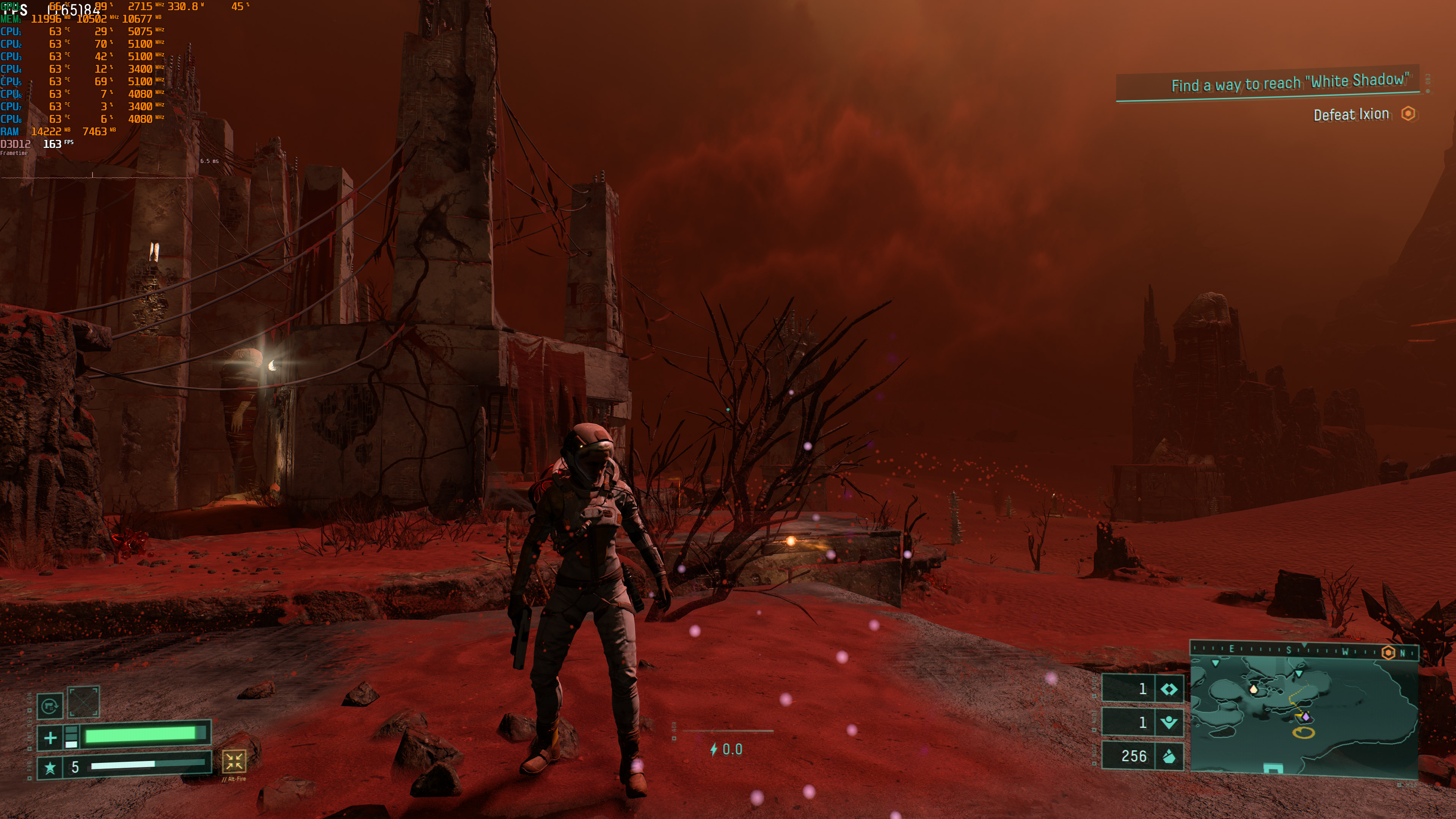Select the empty crossed-out item slot
Image resolution: width=1456 pixels, height=819 pixels.
pos(84,702)
